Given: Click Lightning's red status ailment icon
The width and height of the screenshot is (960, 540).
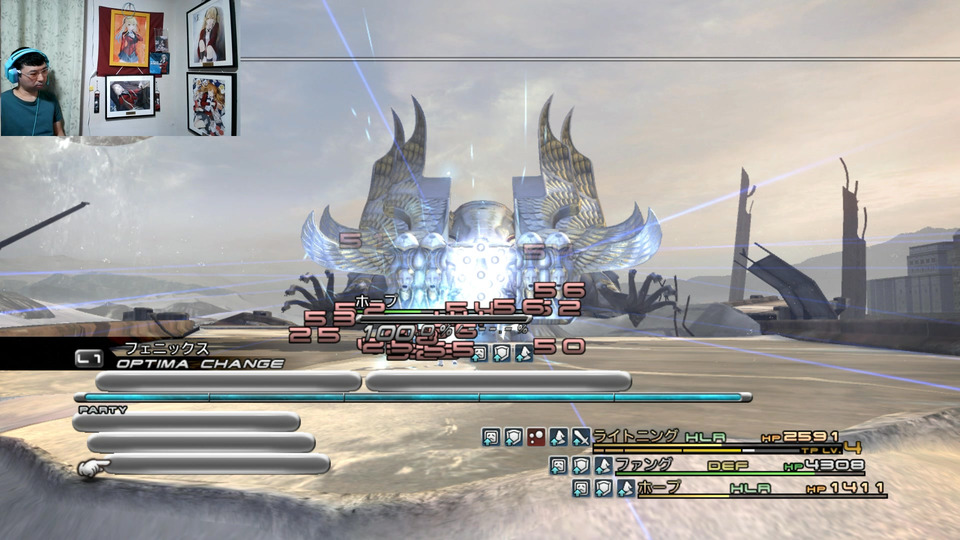Looking at the screenshot, I should [x=536, y=437].
